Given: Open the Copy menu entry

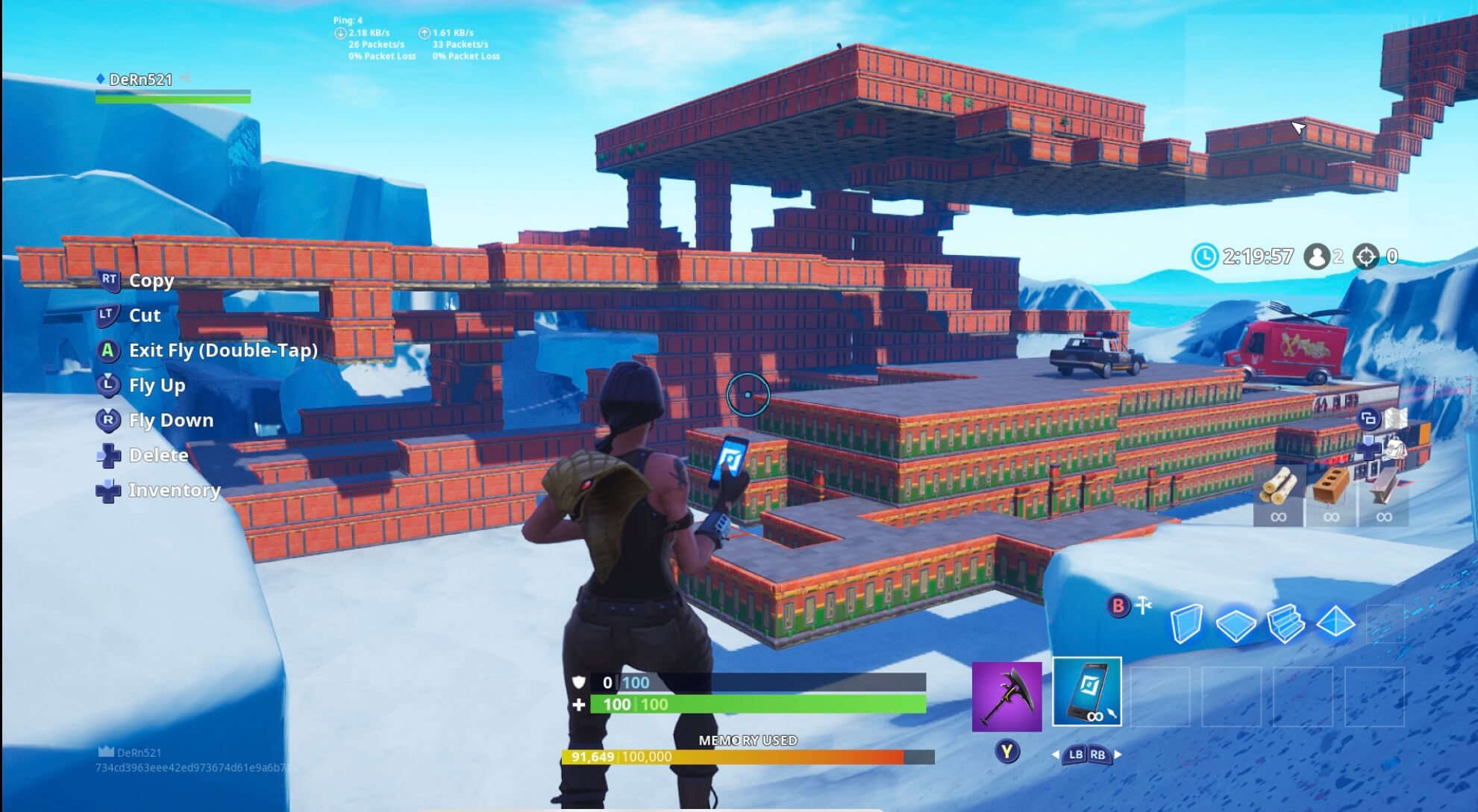Looking at the screenshot, I should (151, 281).
